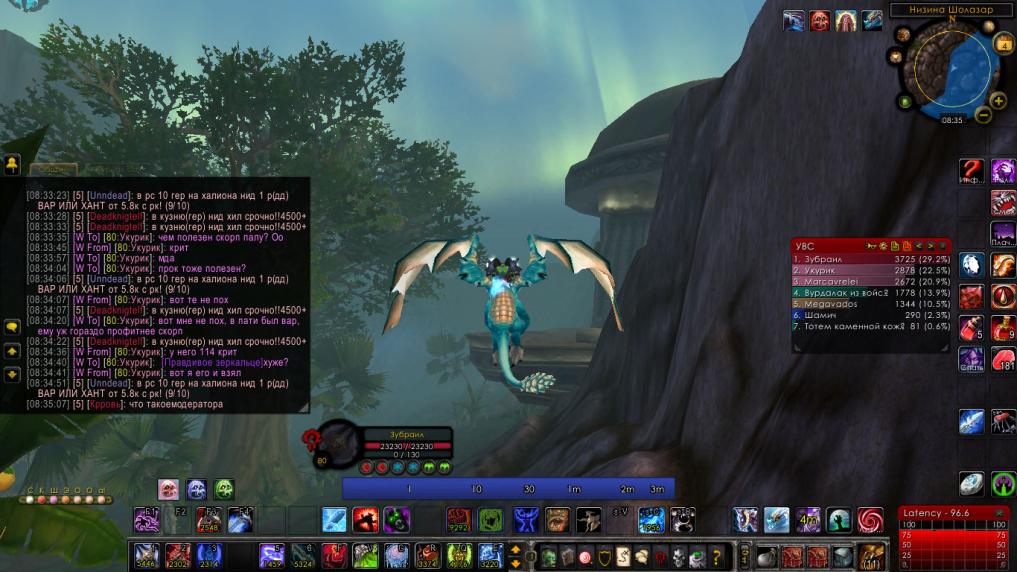The height and width of the screenshot is (572, 1017).
Task: Use the red swirl ability icon
Action: (870, 520)
